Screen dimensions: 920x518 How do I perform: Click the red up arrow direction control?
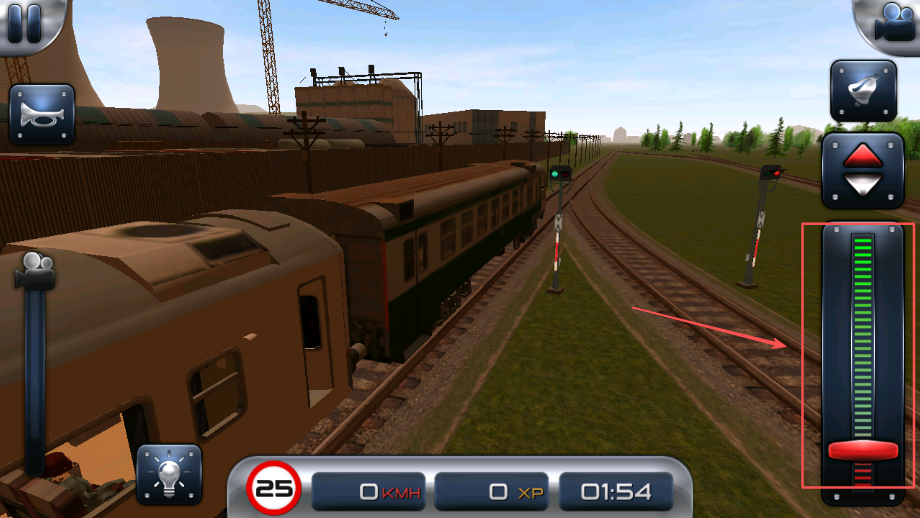coord(862,155)
